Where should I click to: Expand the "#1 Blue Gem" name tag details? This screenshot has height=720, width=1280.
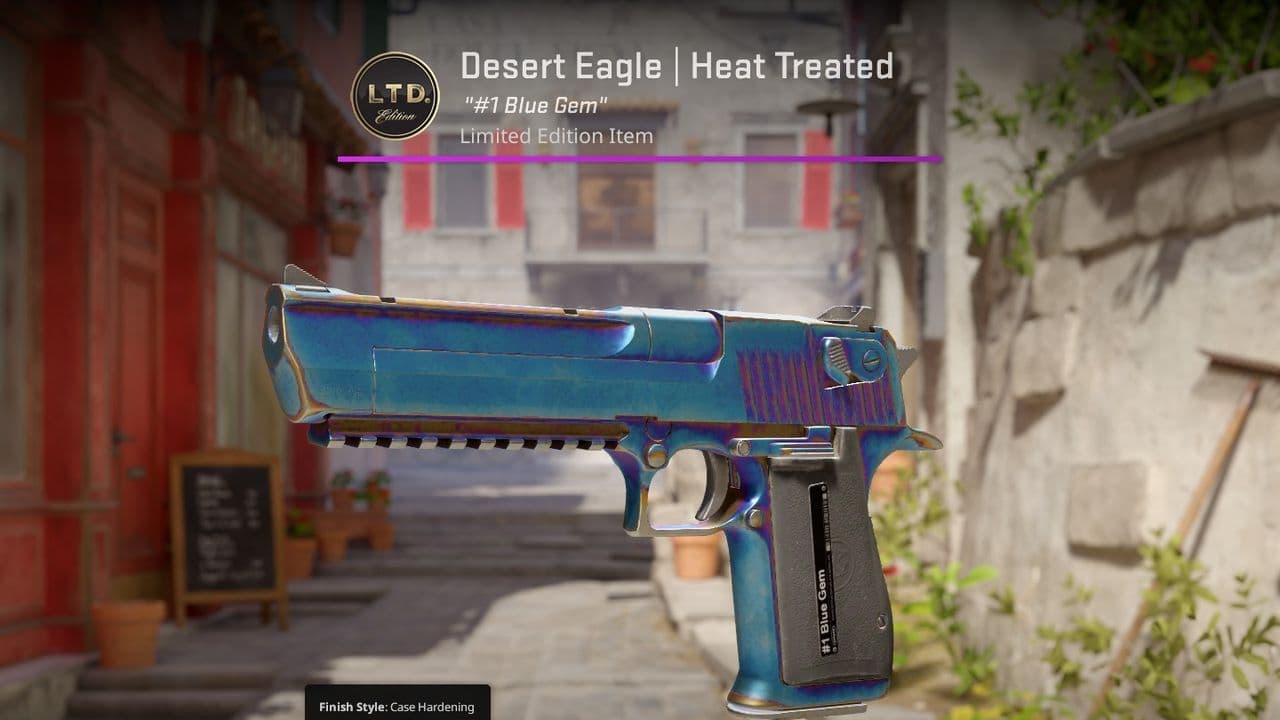click(536, 102)
